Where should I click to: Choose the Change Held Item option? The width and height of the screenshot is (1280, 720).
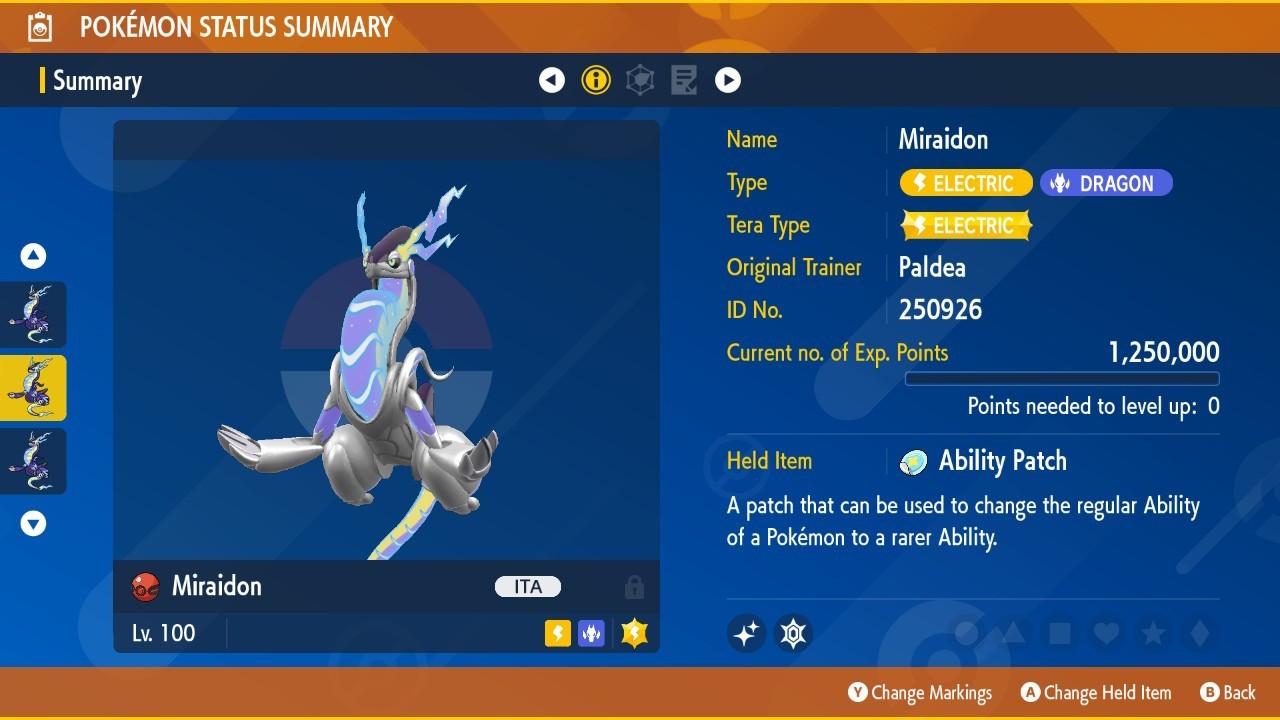1095,692
